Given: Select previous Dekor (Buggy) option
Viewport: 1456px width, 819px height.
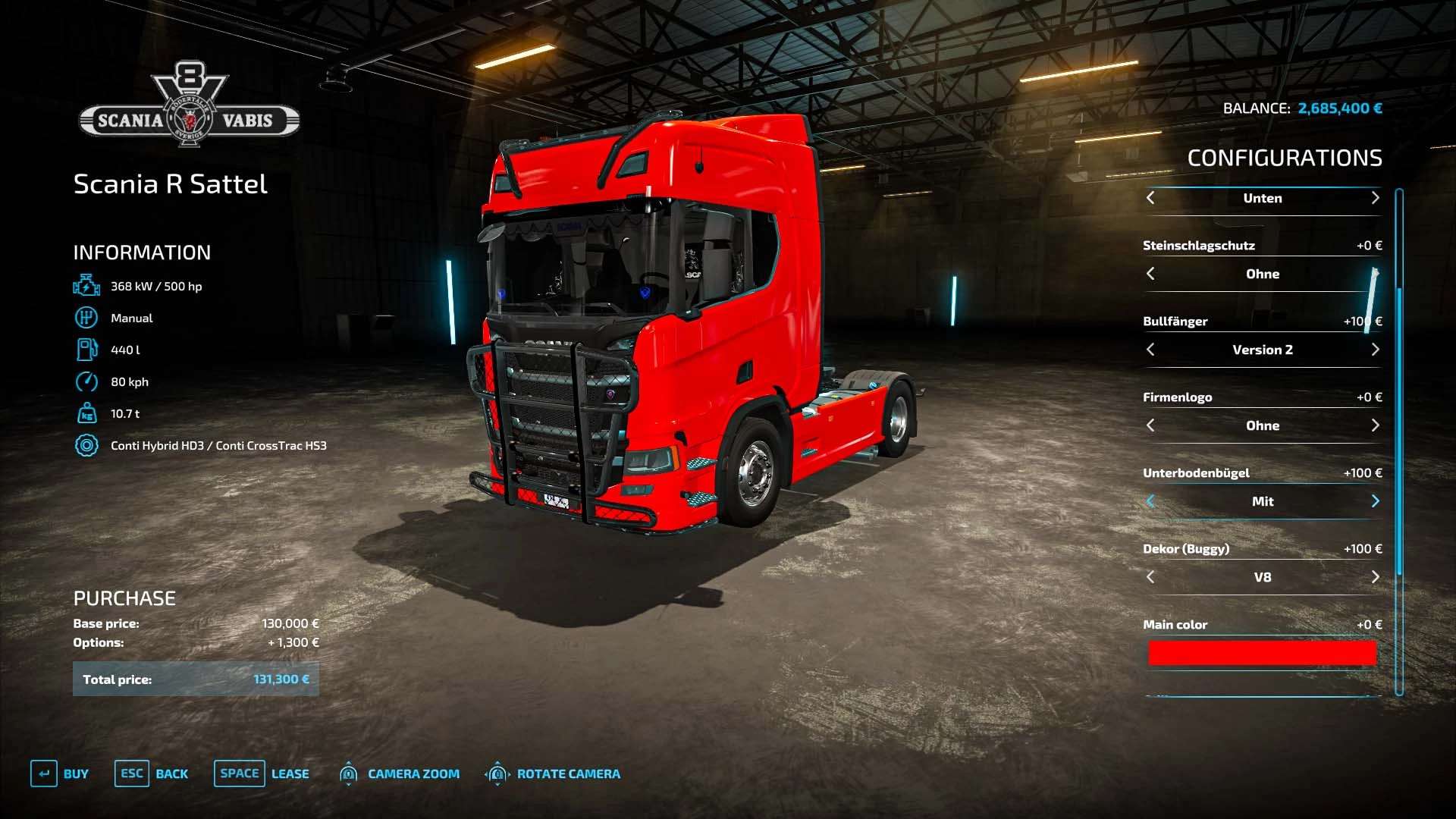Looking at the screenshot, I should click(x=1150, y=577).
